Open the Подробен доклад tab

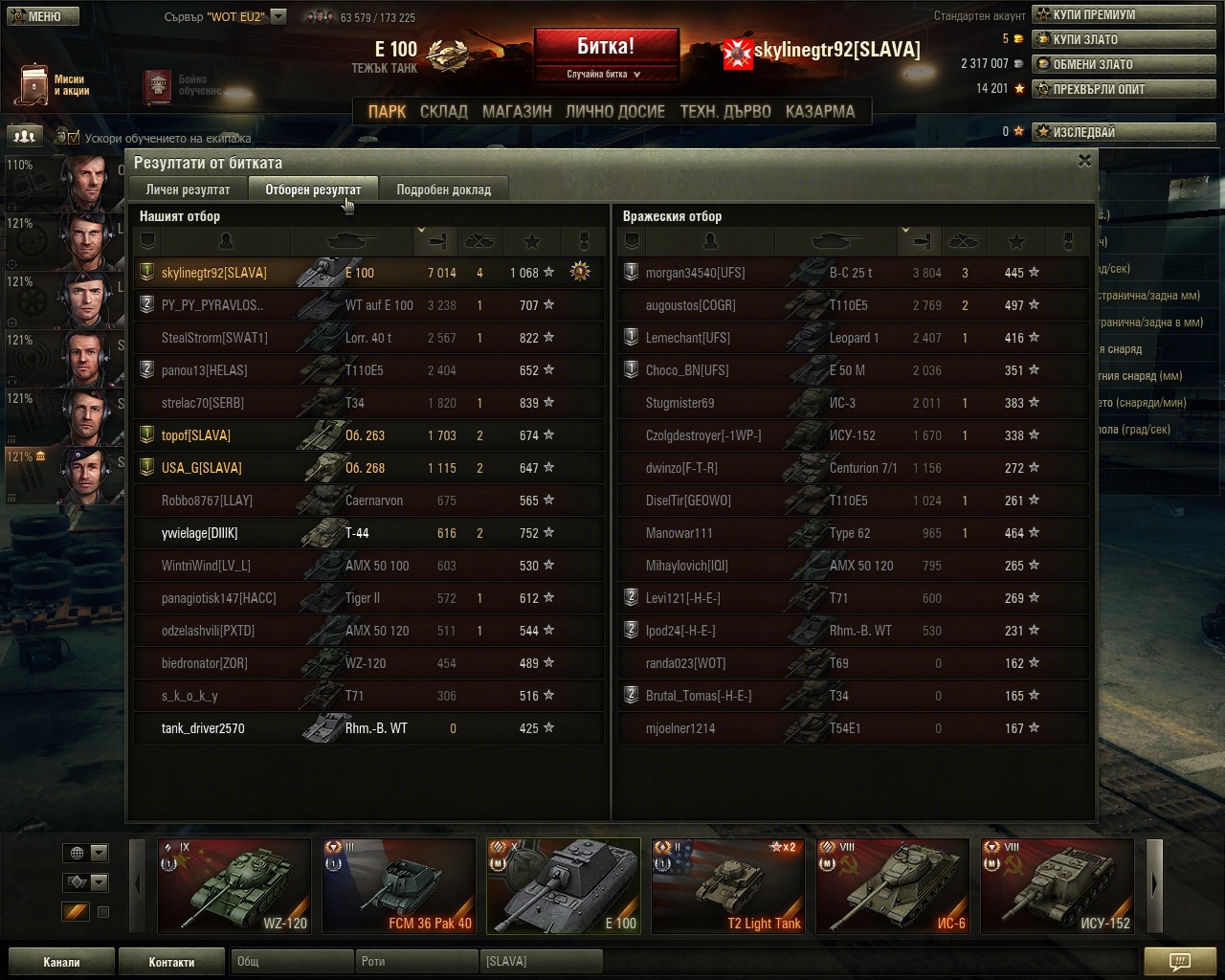443,189
